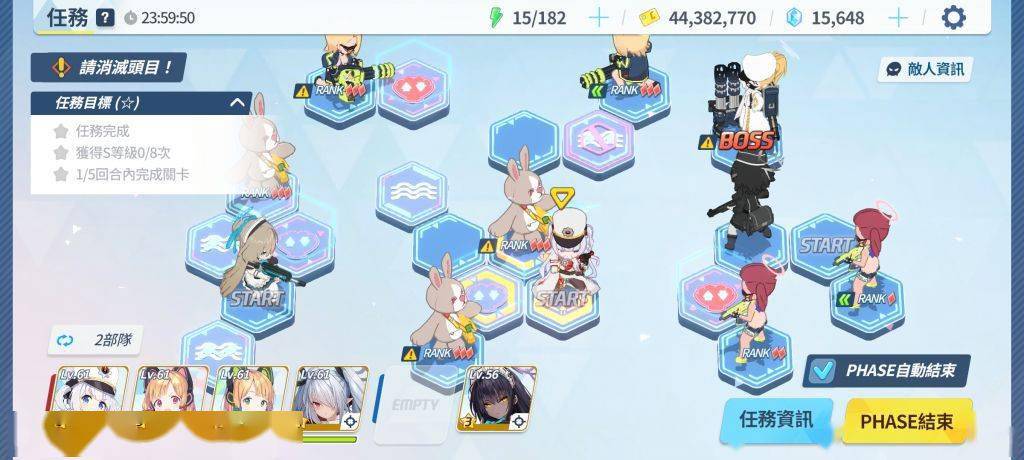End the turn with PHASE結束
This screenshot has height=460, width=1024.
906,420
